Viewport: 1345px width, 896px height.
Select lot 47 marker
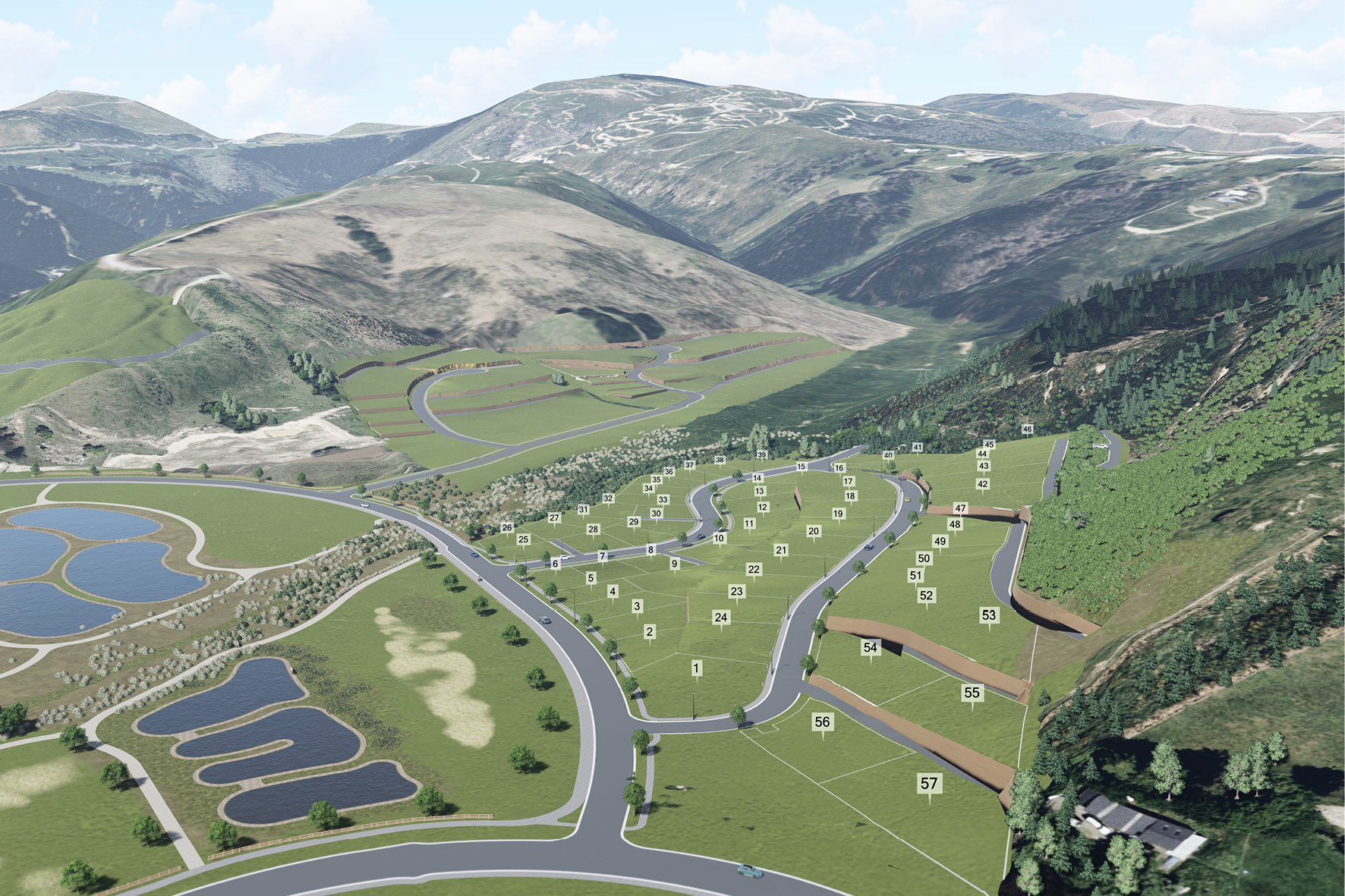(961, 508)
